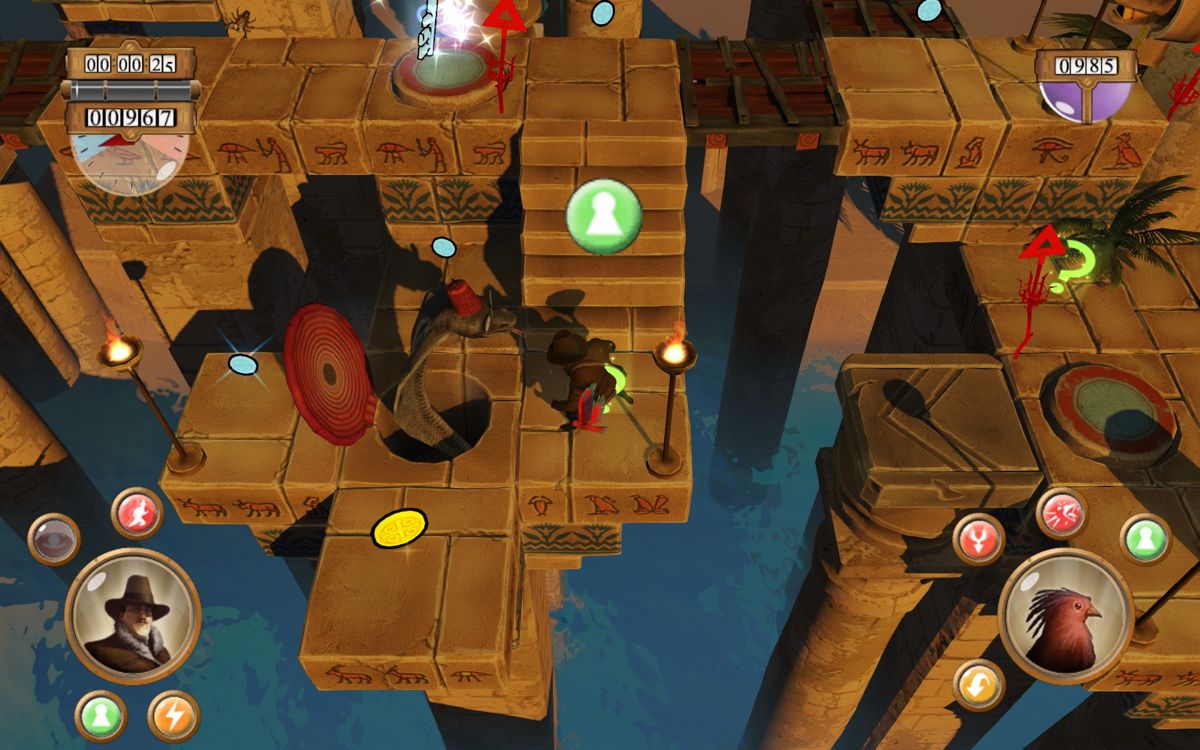Tap the green keyhole button beside the bird
This screenshot has width=1200, height=750.
pyautogui.click(x=1145, y=540)
